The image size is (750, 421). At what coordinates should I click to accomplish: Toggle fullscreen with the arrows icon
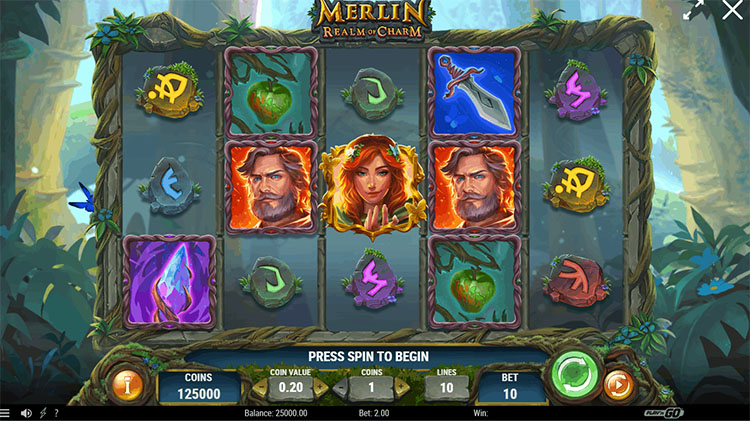(x=694, y=12)
